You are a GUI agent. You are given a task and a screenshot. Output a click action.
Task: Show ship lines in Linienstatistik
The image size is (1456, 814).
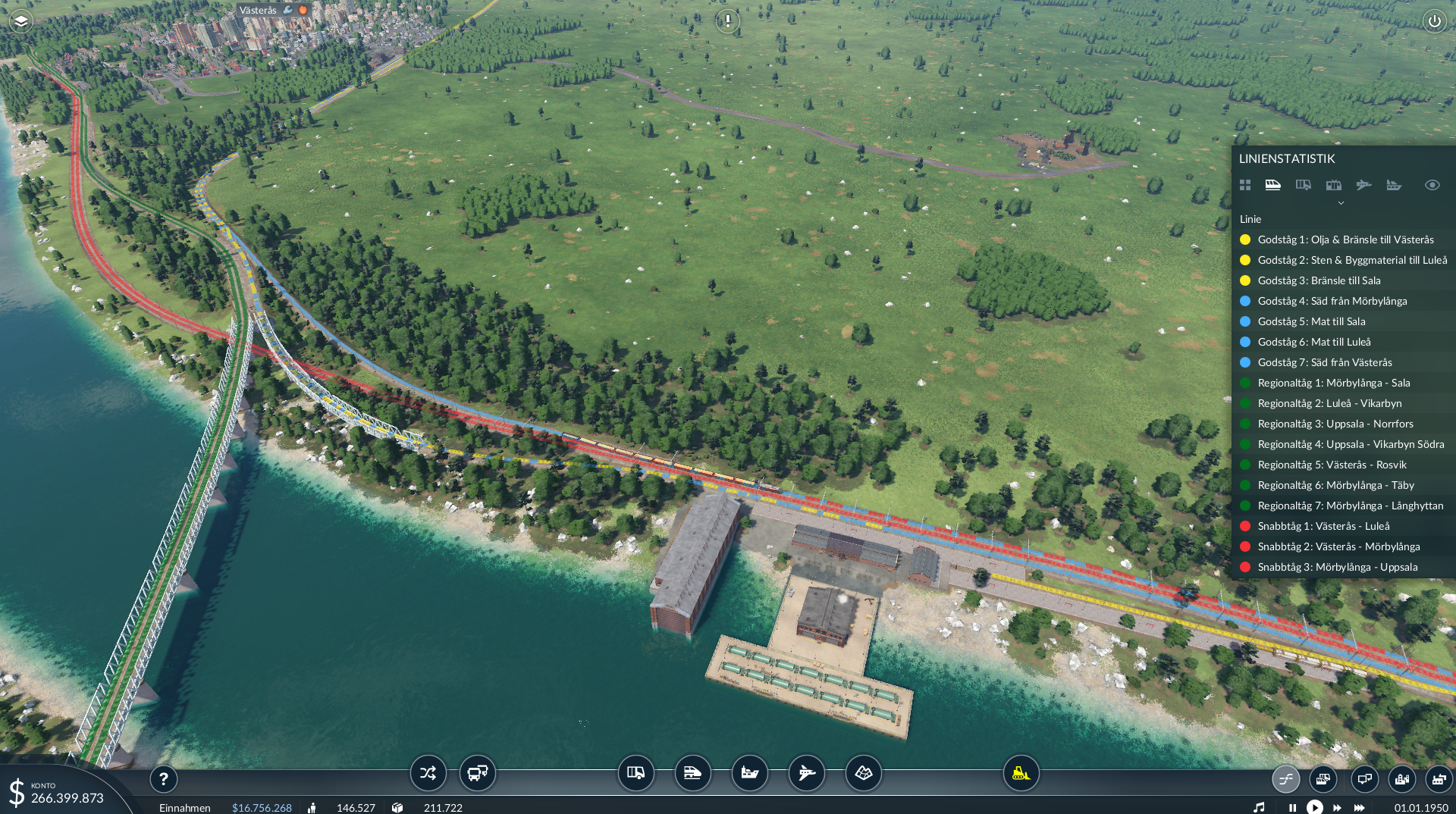point(1394,185)
